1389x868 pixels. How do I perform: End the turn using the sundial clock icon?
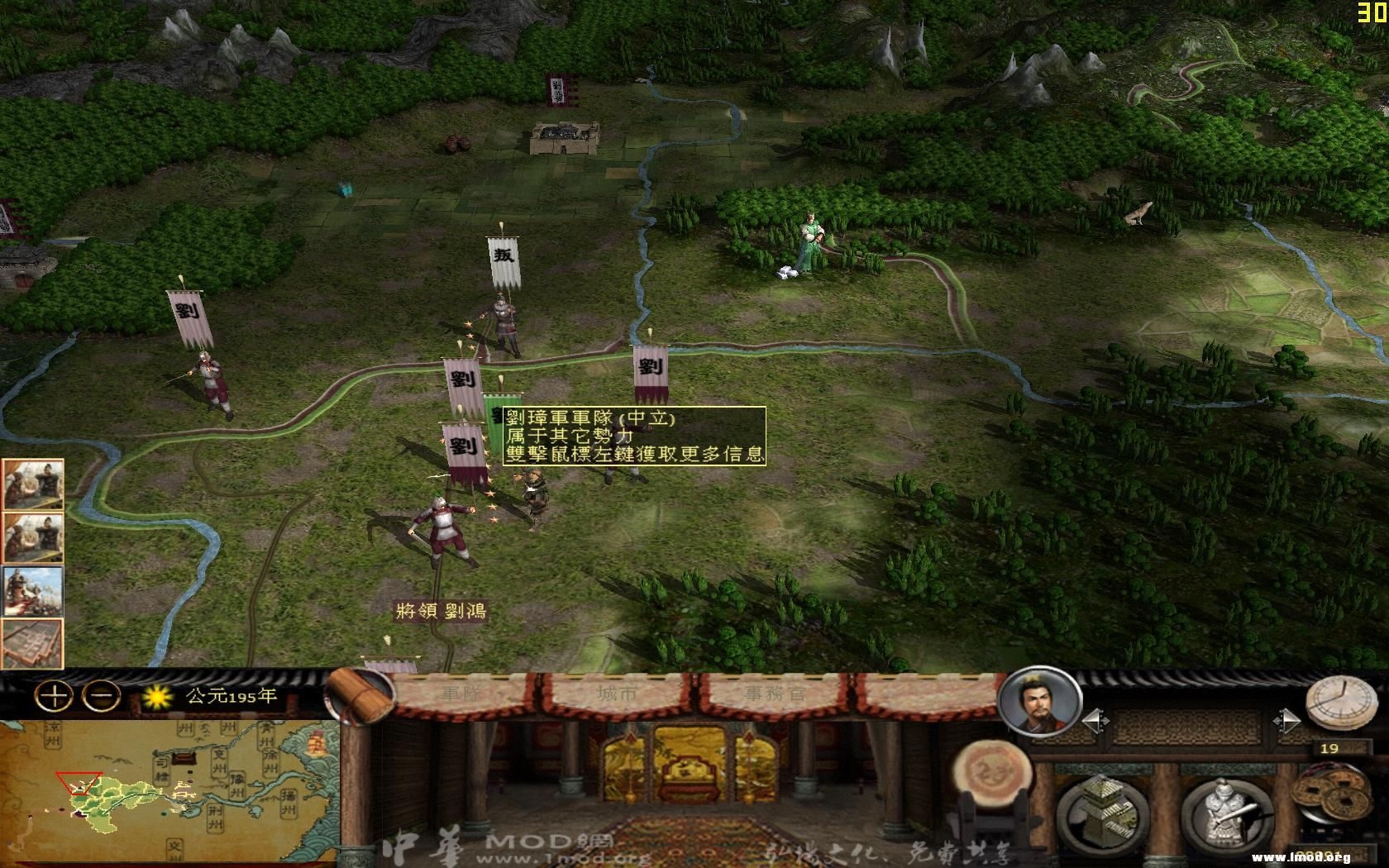pos(1341,703)
